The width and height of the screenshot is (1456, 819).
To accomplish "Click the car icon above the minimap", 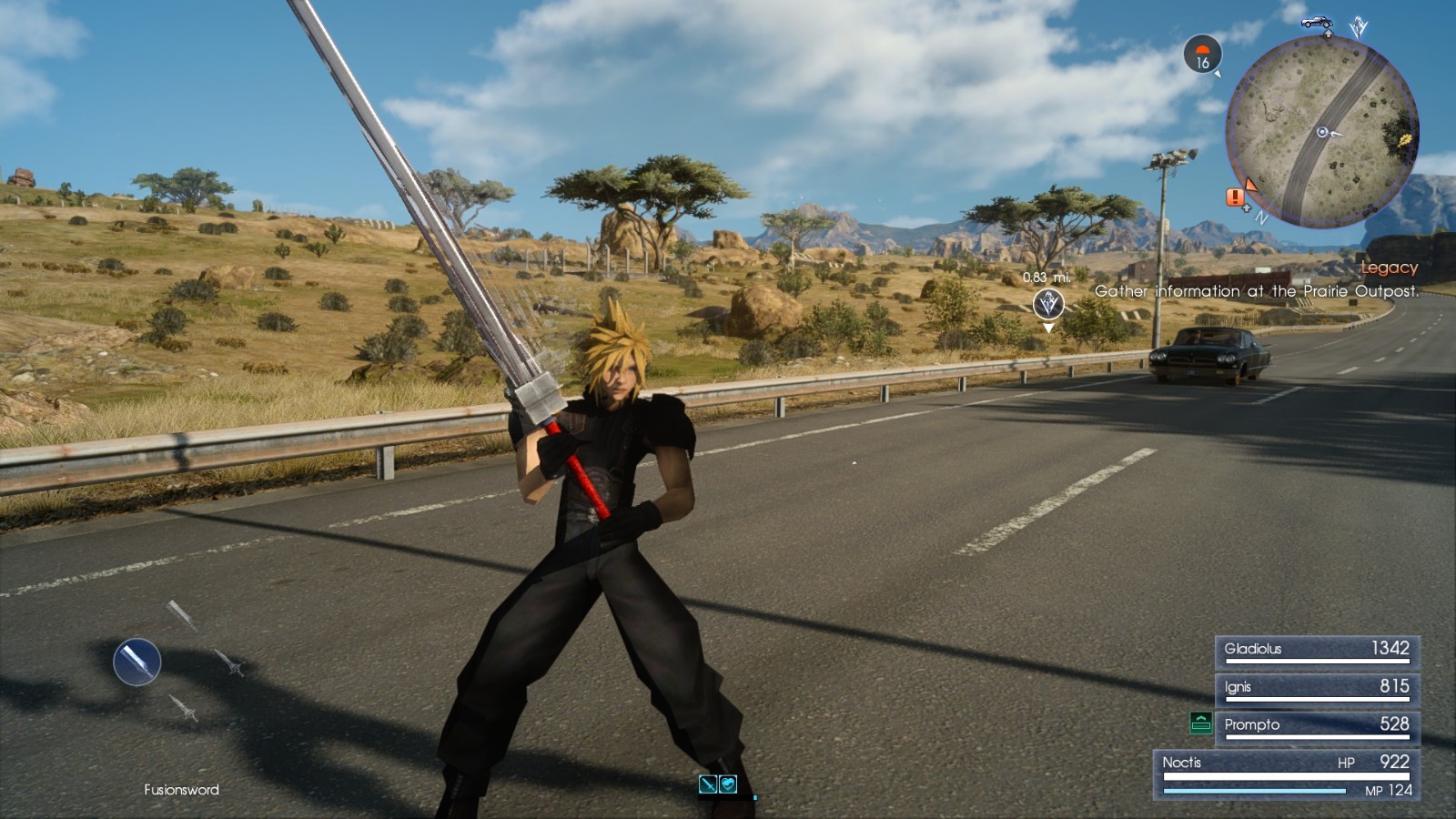I will (x=1316, y=24).
